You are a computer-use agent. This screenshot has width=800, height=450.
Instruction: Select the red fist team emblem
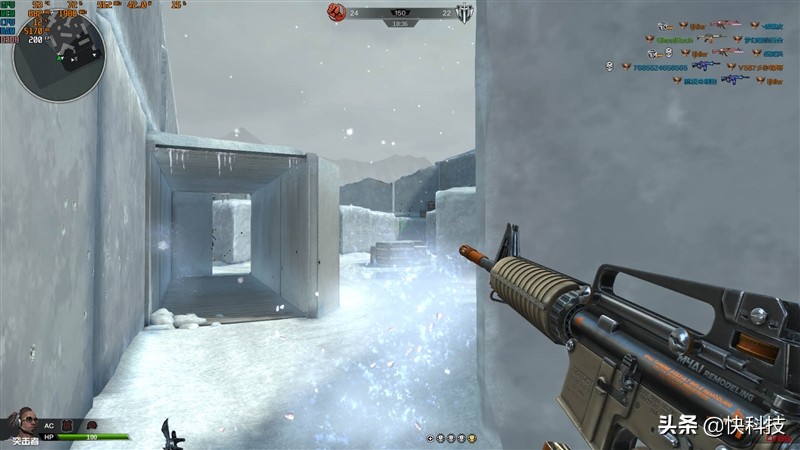pyautogui.click(x=336, y=12)
